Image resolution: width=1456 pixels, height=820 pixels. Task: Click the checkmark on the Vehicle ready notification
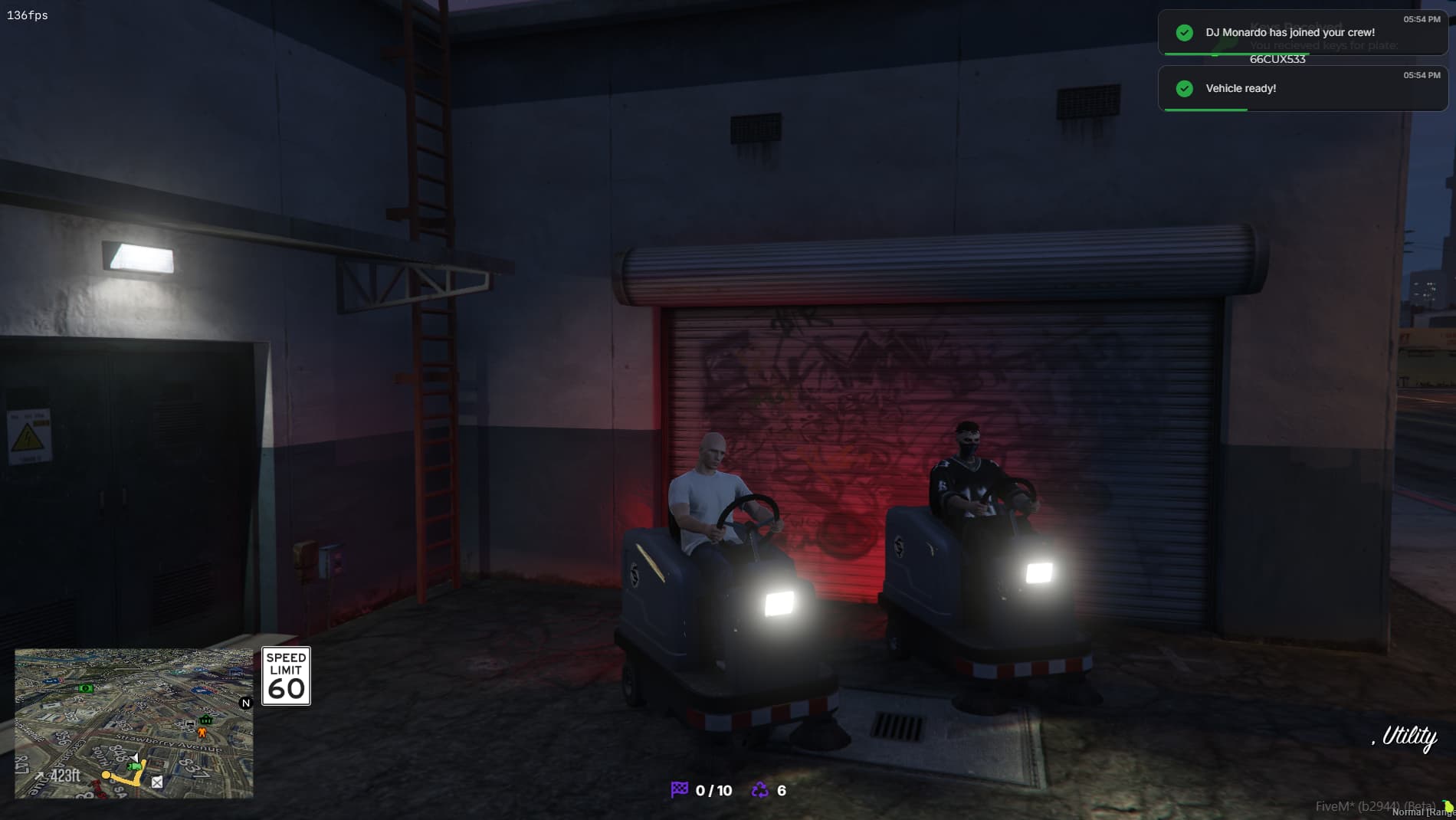(x=1185, y=89)
